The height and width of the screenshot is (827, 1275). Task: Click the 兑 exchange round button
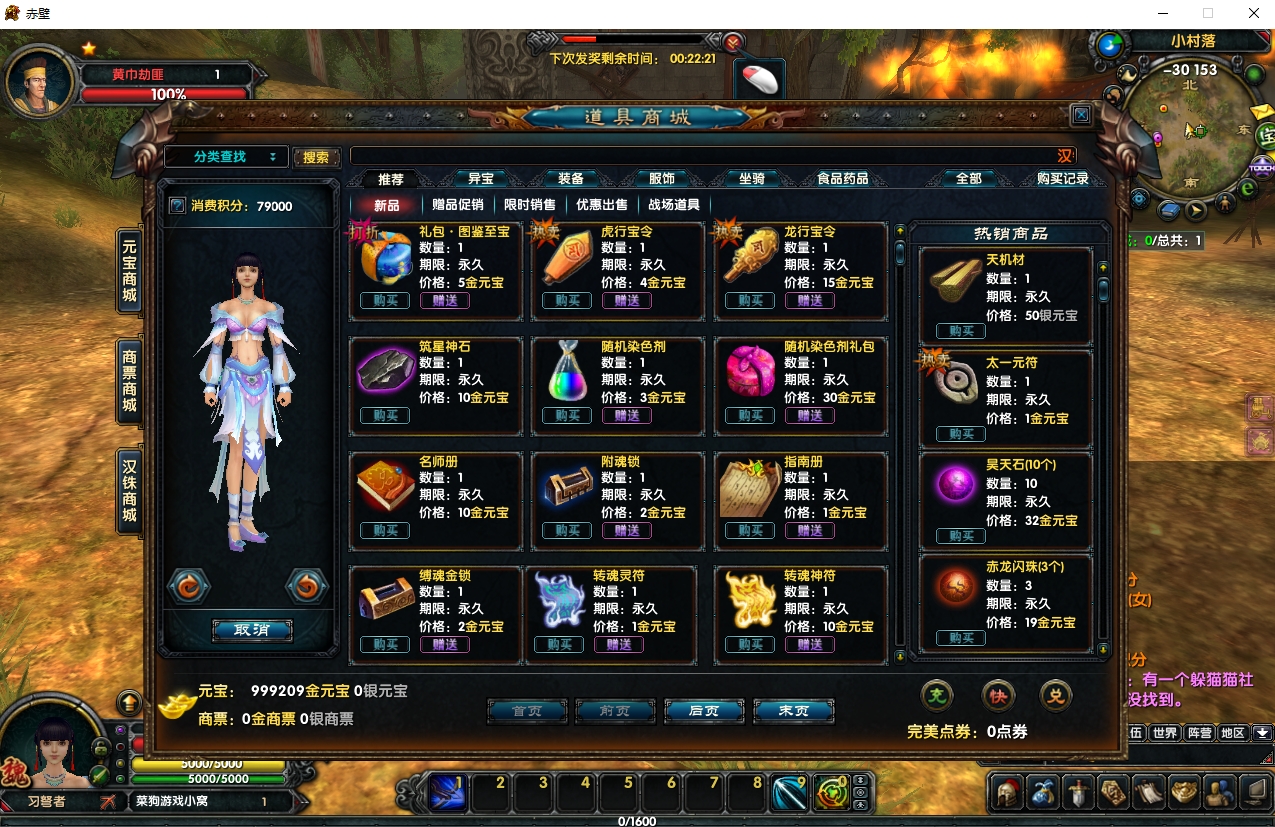(1055, 695)
